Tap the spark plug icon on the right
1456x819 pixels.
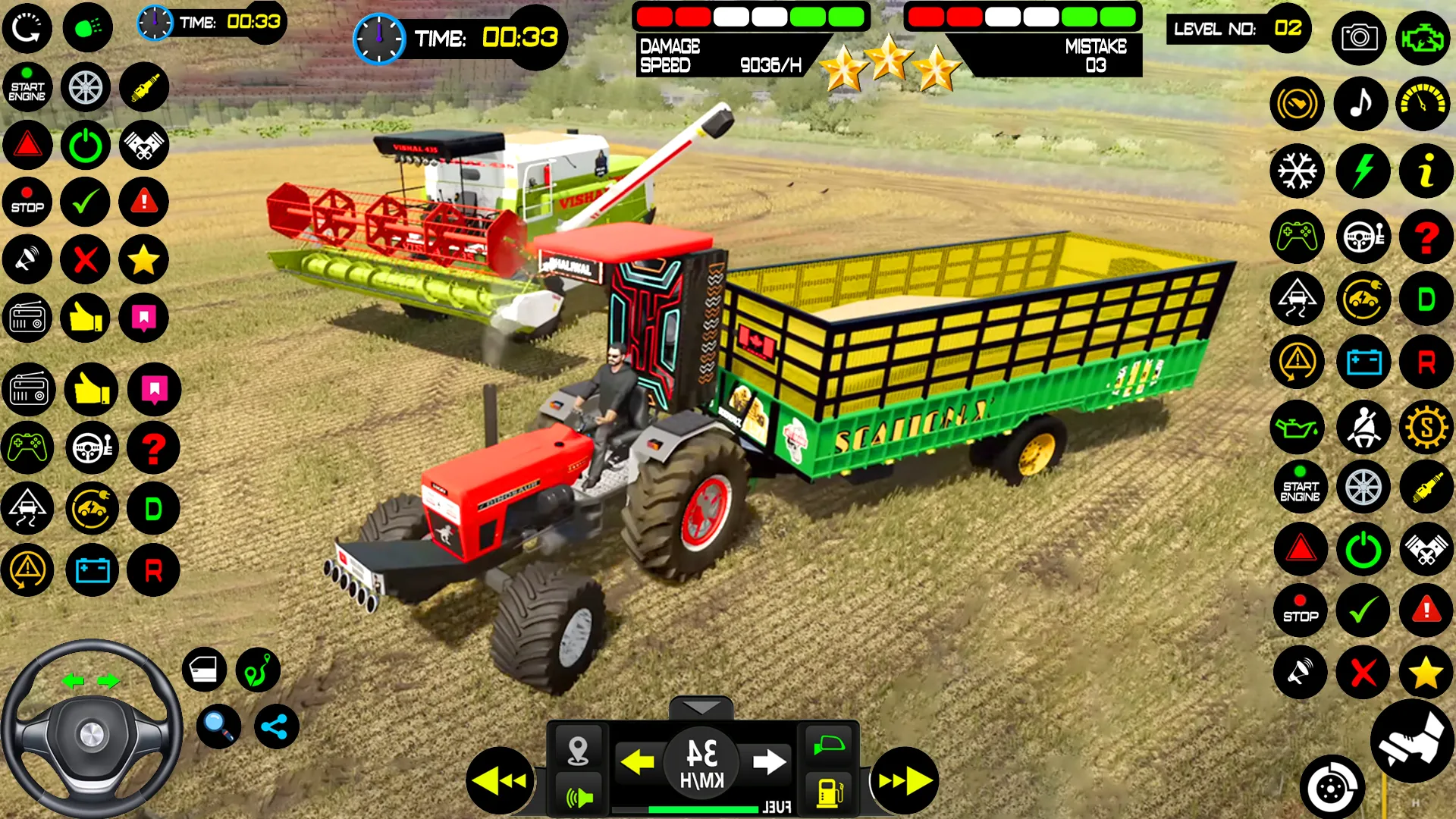point(1426,486)
